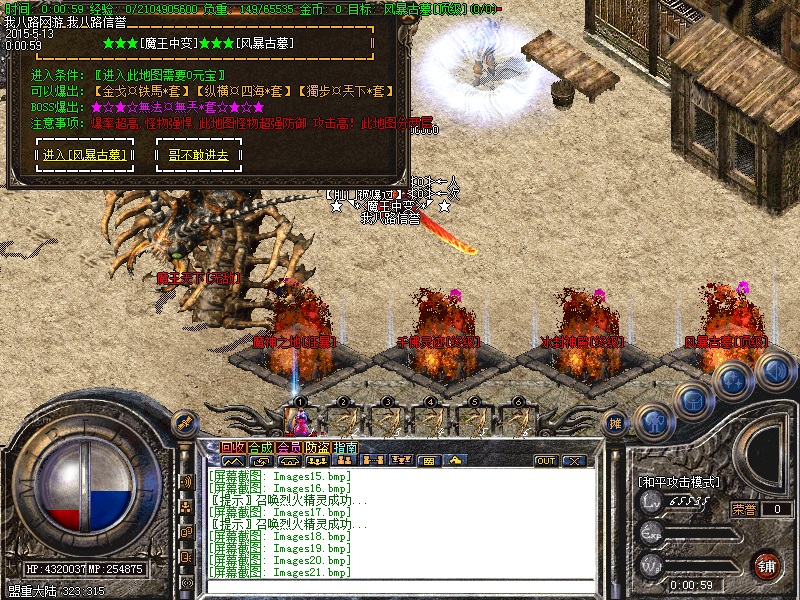Open the character equipment round button
The width and height of the screenshot is (800, 600).
[x=654, y=420]
